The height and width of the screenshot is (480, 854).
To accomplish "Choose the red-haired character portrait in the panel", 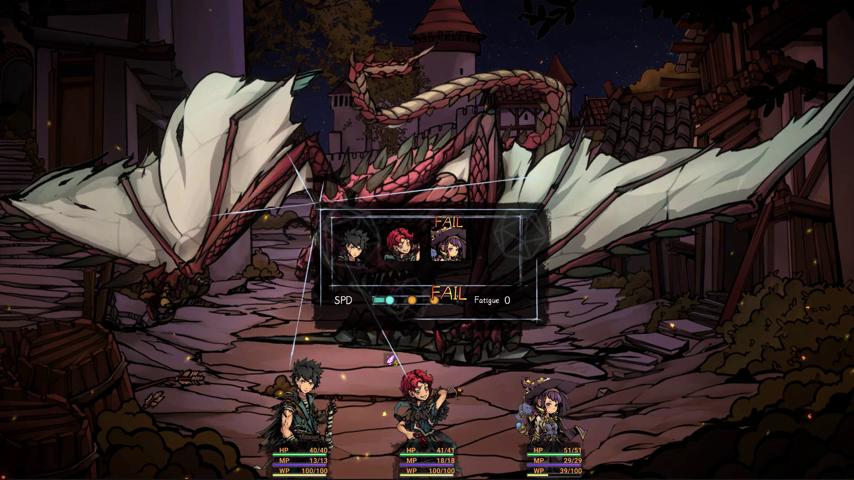I will [402, 243].
